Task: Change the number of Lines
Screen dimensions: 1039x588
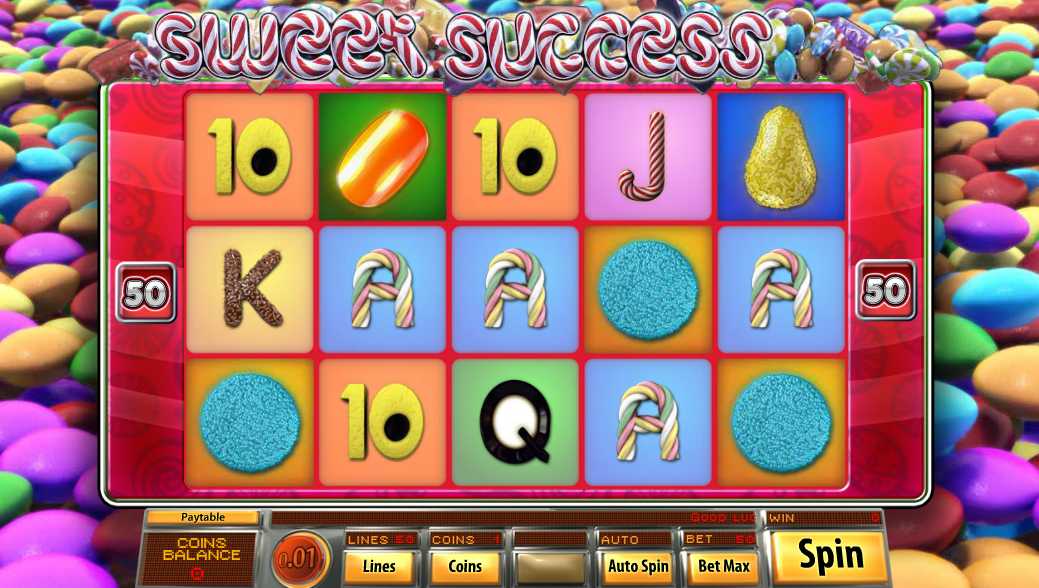Action: click(x=379, y=566)
